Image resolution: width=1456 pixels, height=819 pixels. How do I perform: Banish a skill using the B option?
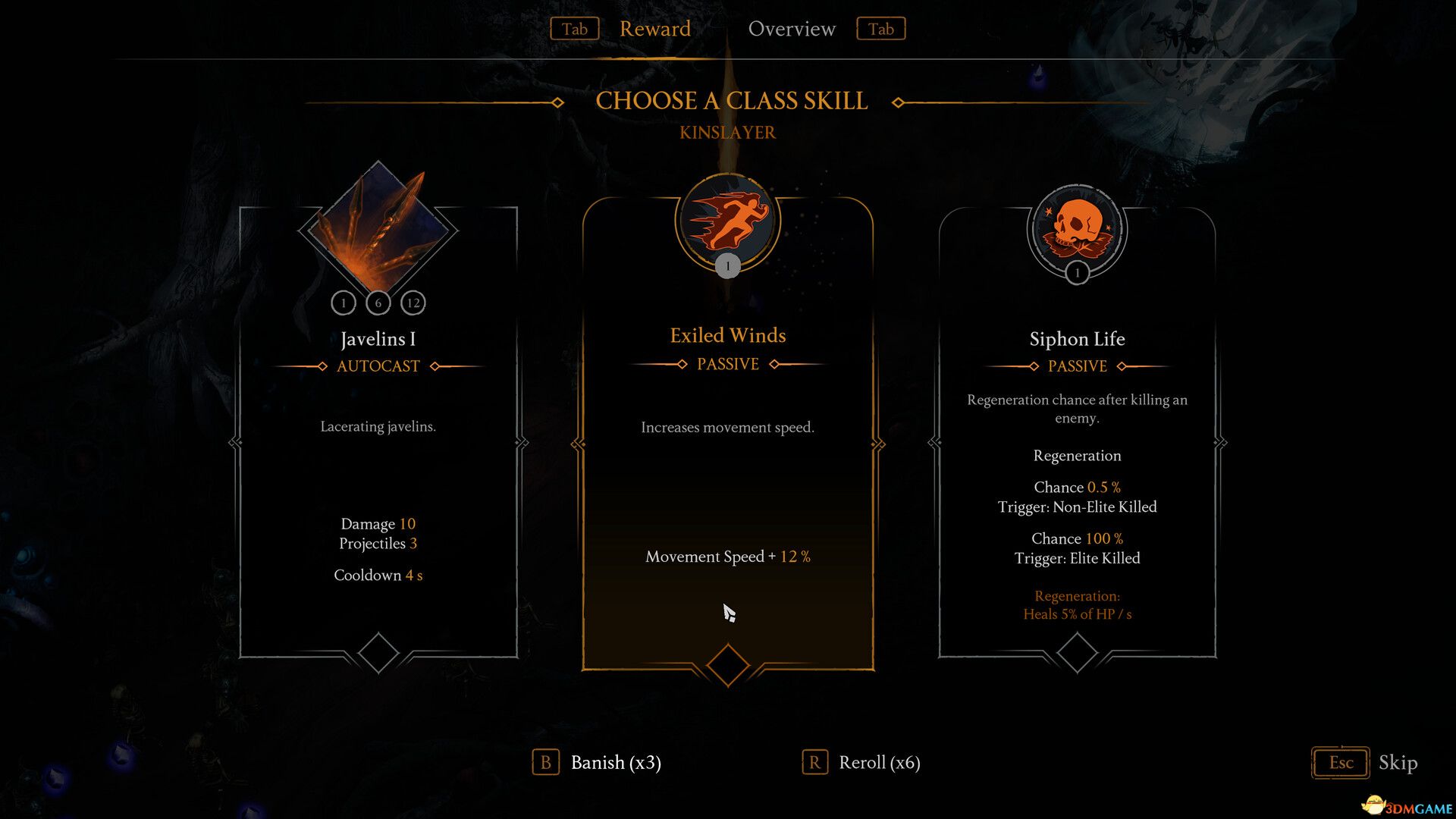[x=595, y=763]
